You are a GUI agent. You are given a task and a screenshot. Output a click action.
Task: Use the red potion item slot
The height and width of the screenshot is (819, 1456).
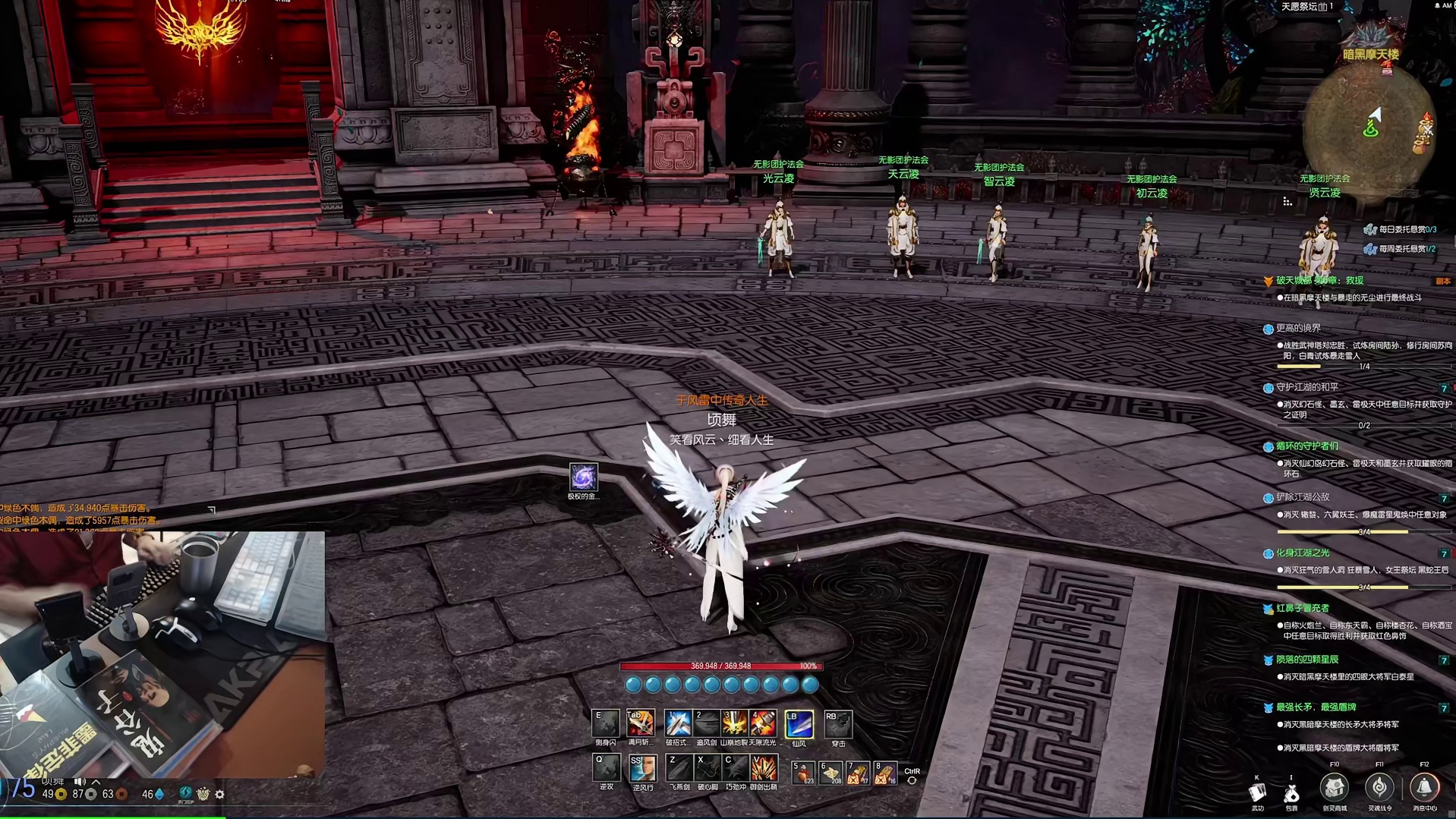[x=803, y=773]
